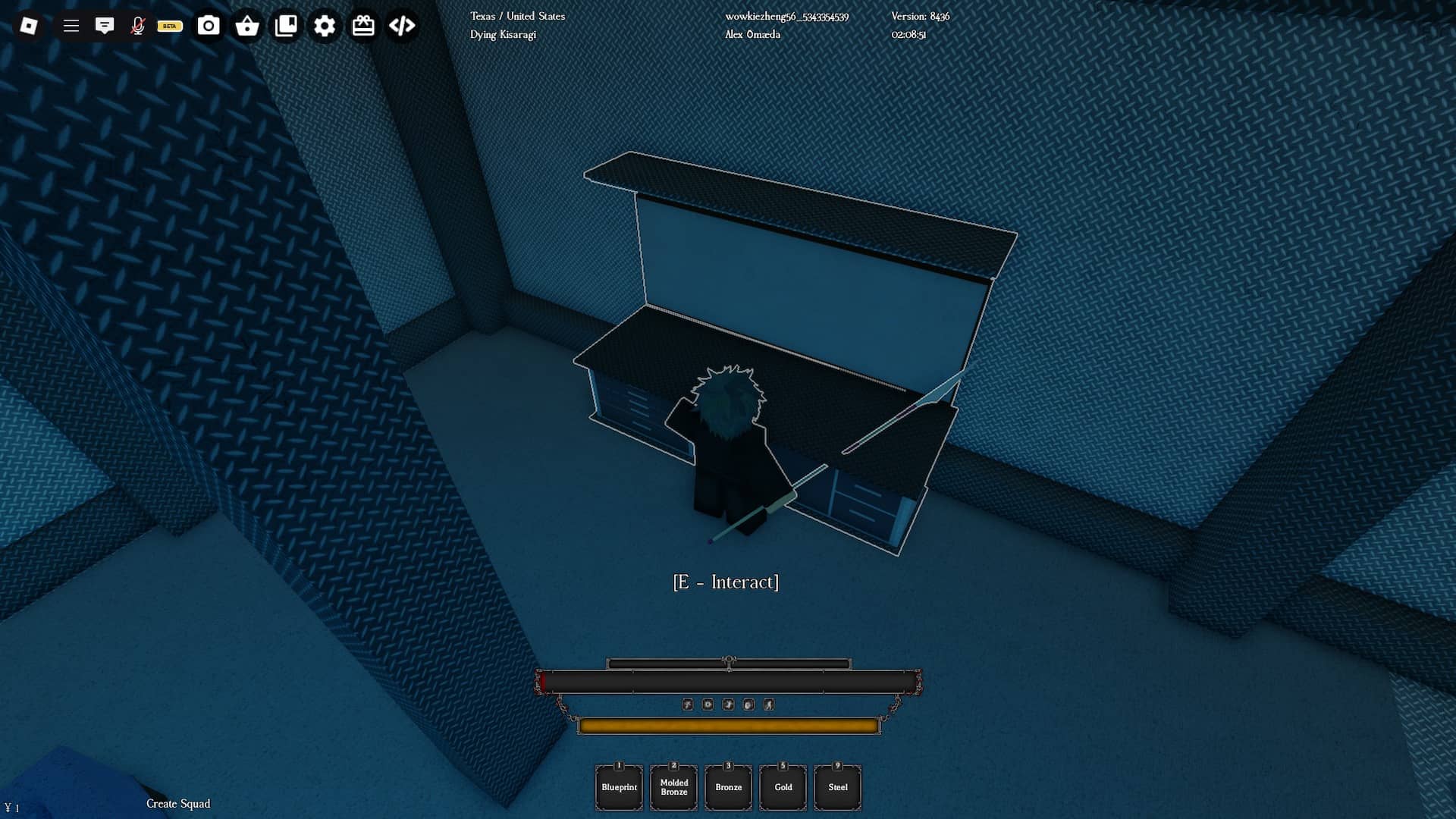The height and width of the screenshot is (819, 1456).
Task: Open the gift rewards icon
Action: (363, 25)
